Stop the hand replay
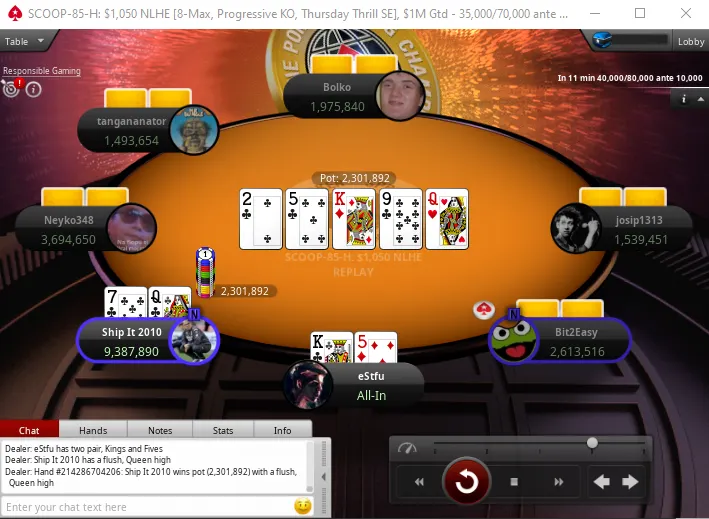 514,482
